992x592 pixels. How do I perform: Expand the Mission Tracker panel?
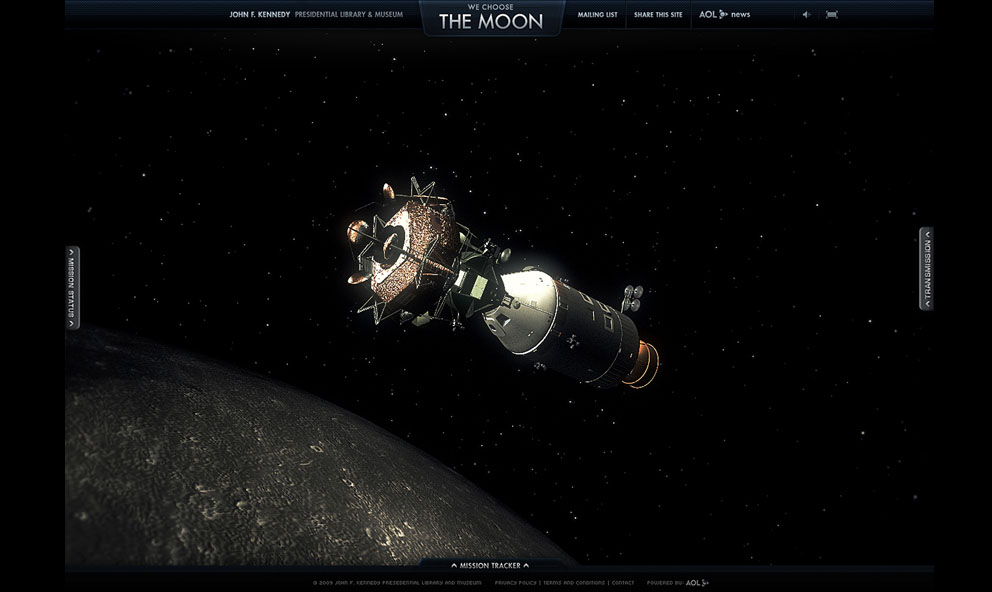point(490,565)
